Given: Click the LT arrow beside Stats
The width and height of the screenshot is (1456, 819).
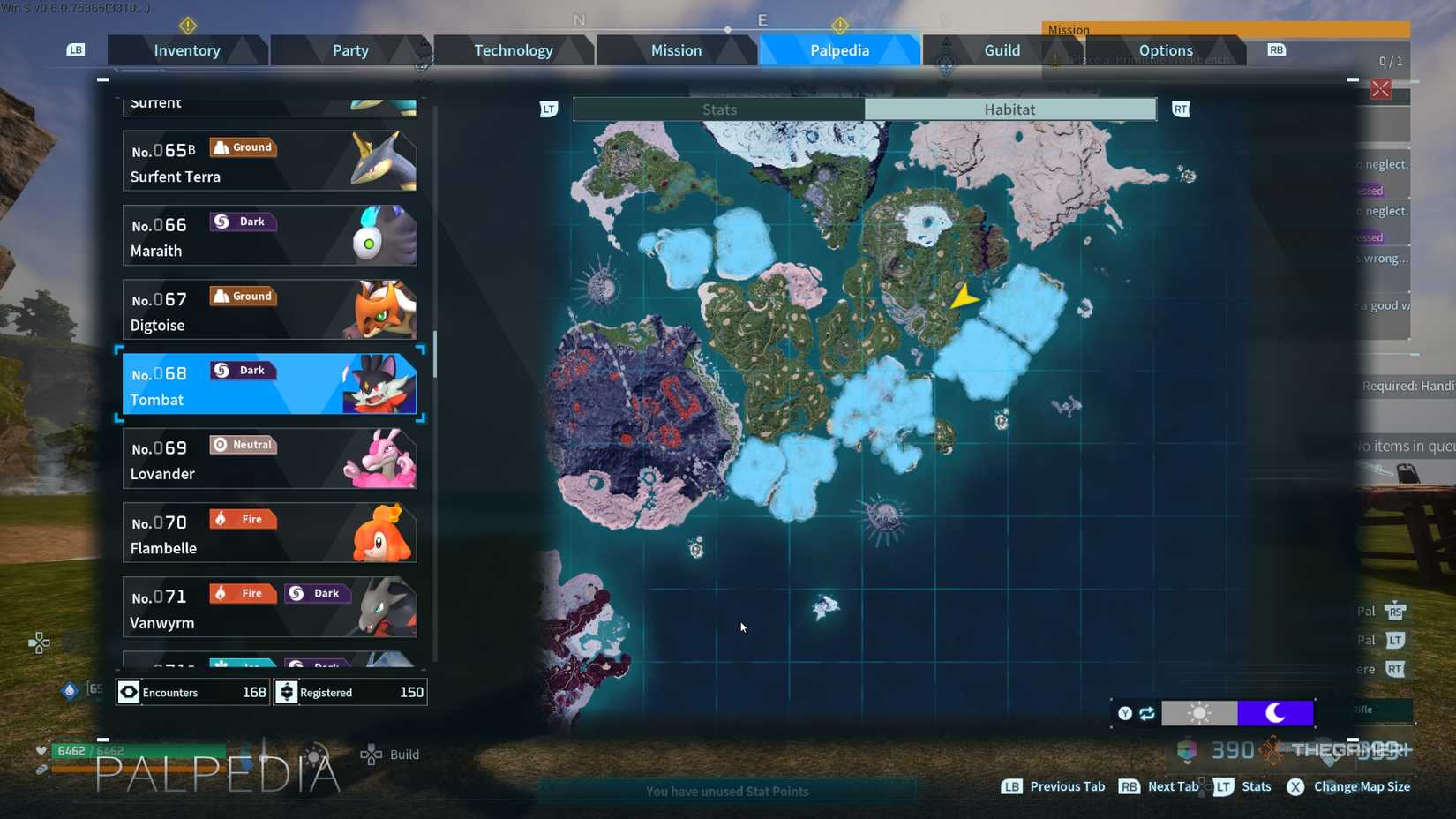Looking at the screenshot, I should coord(549,109).
